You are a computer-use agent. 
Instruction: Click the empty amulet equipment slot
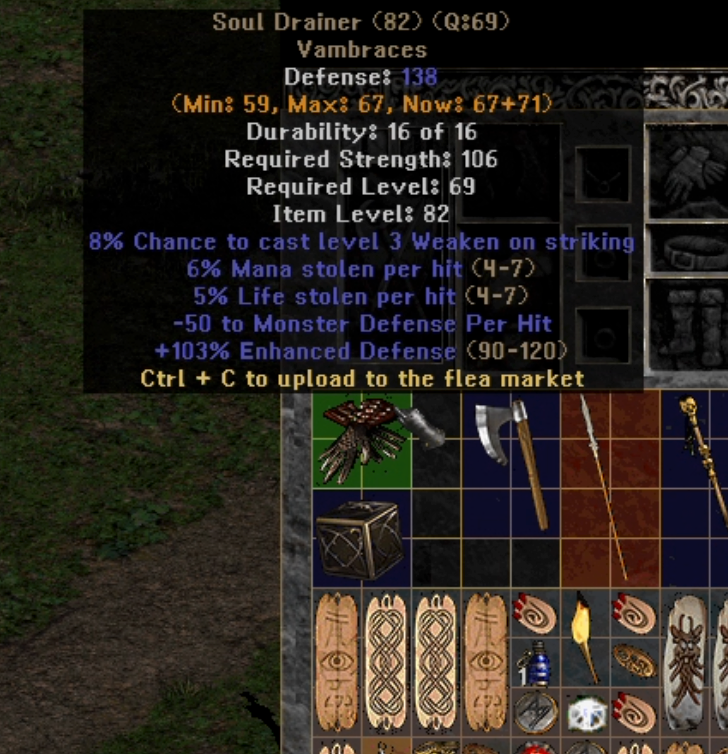point(604,174)
